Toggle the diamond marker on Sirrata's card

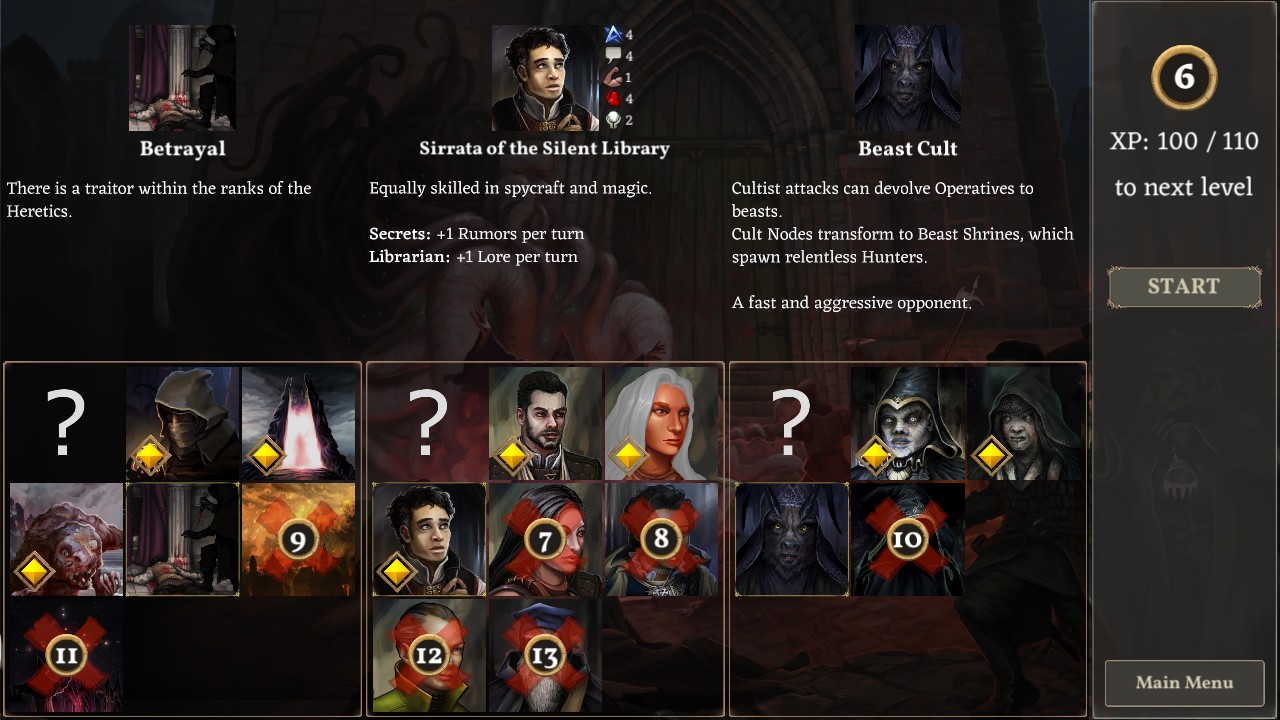click(x=396, y=570)
